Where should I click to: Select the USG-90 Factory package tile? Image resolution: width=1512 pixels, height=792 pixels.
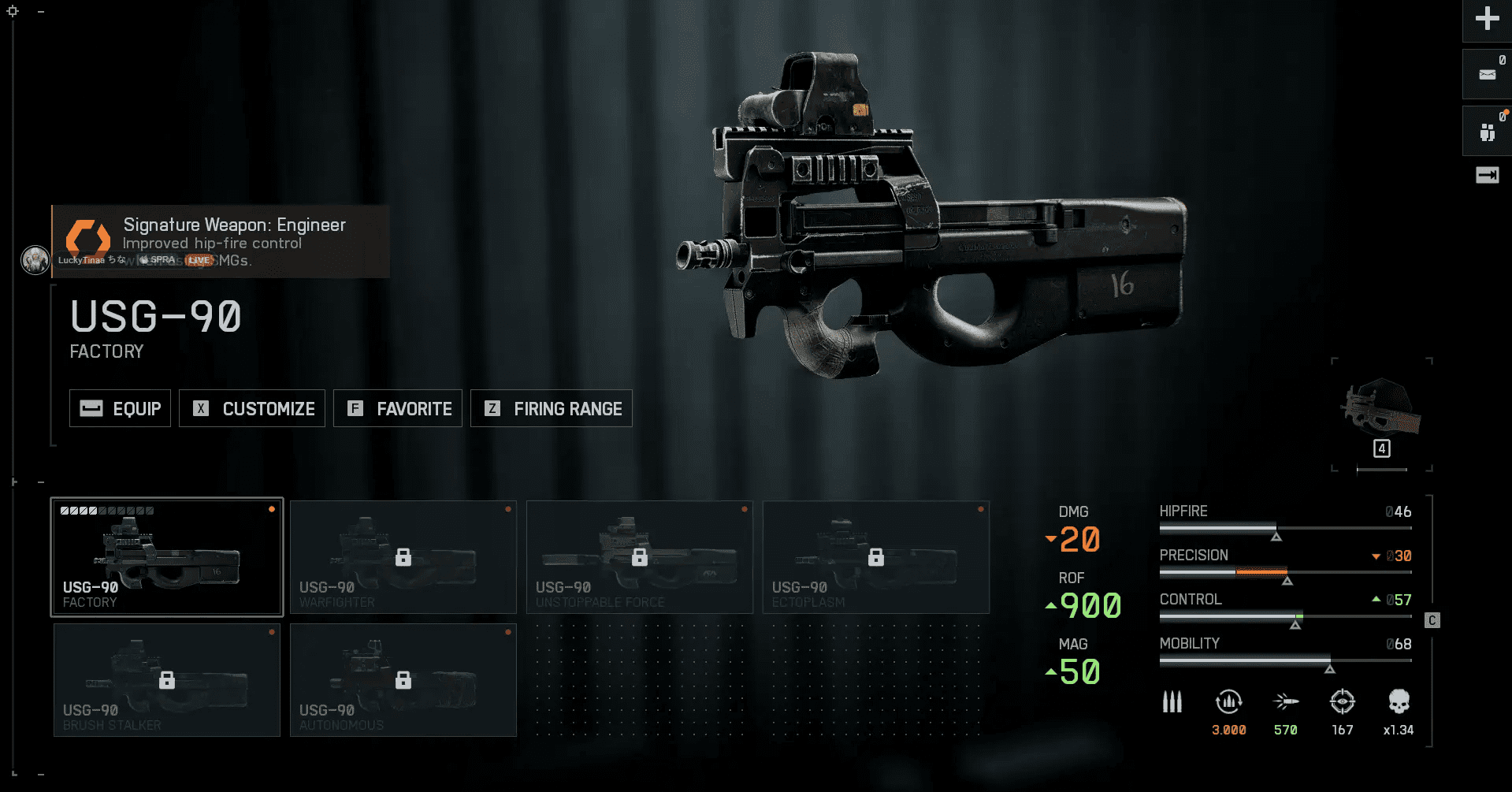point(167,557)
